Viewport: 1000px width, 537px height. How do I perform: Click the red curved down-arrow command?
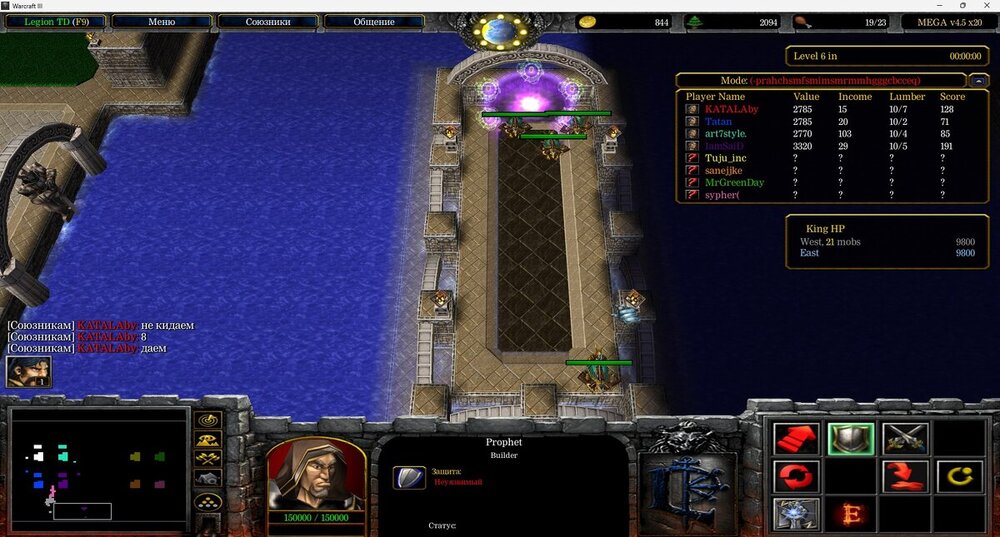click(x=905, y=476)
